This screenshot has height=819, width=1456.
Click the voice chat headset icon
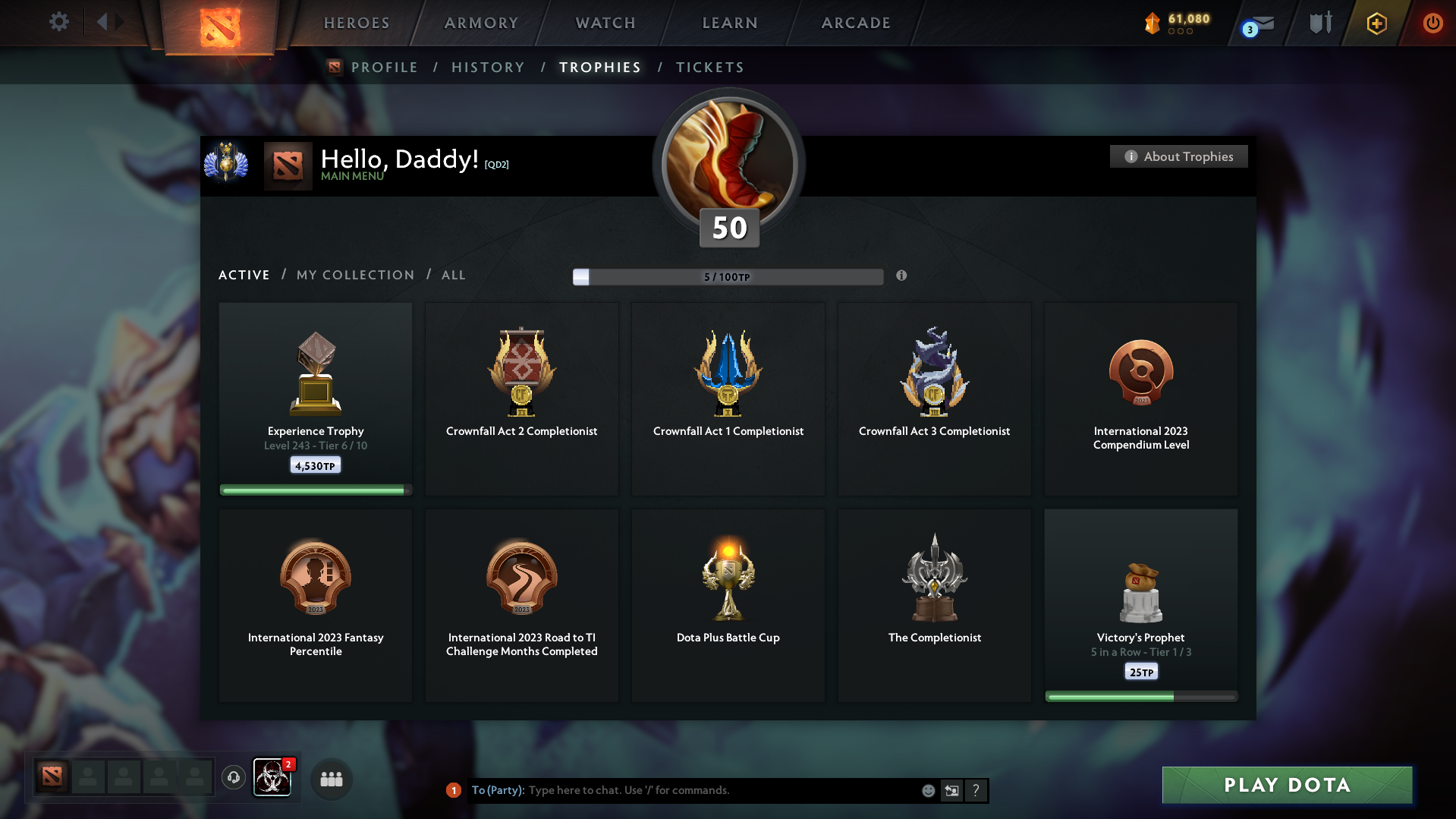(x=233, y=778)
